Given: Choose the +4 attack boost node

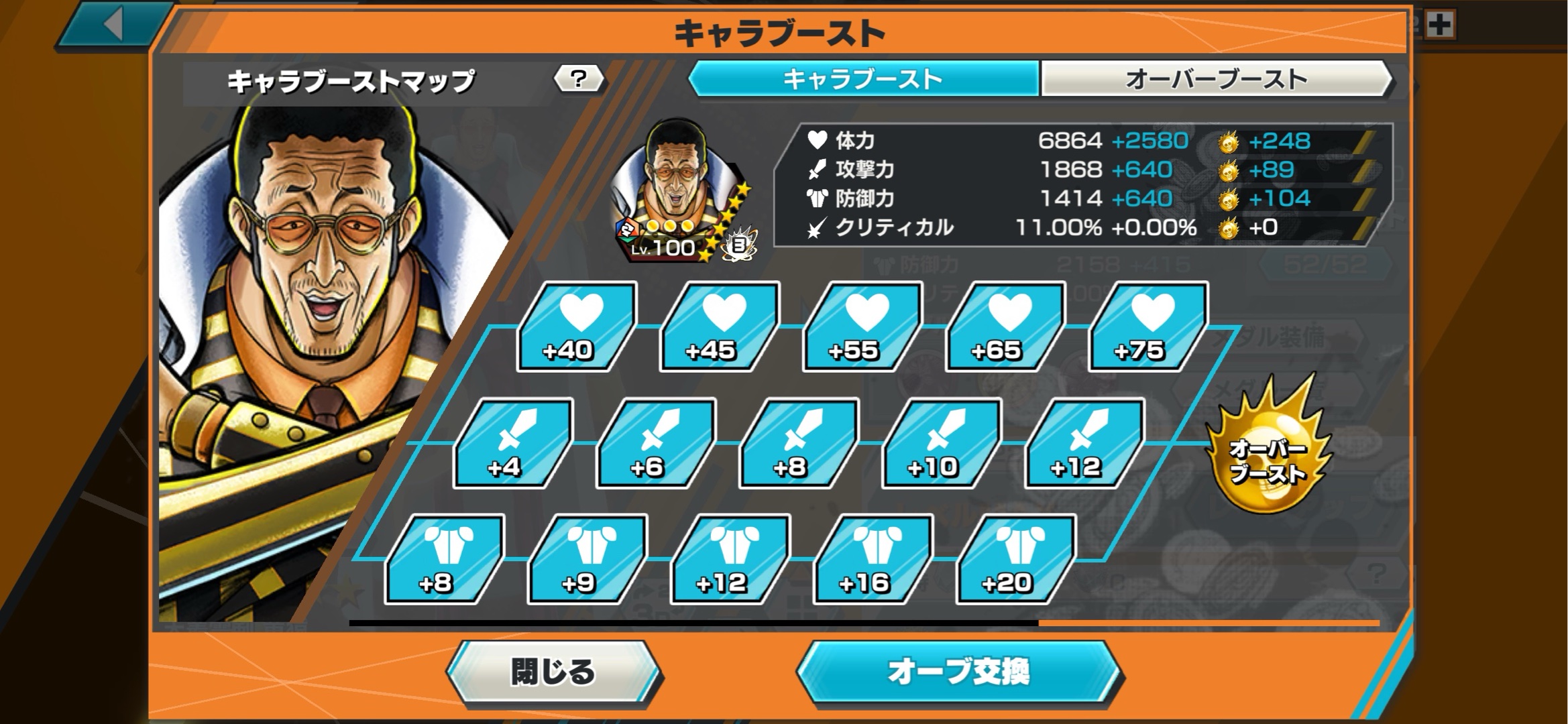Looking at the screenshot, I should [512, 443].
